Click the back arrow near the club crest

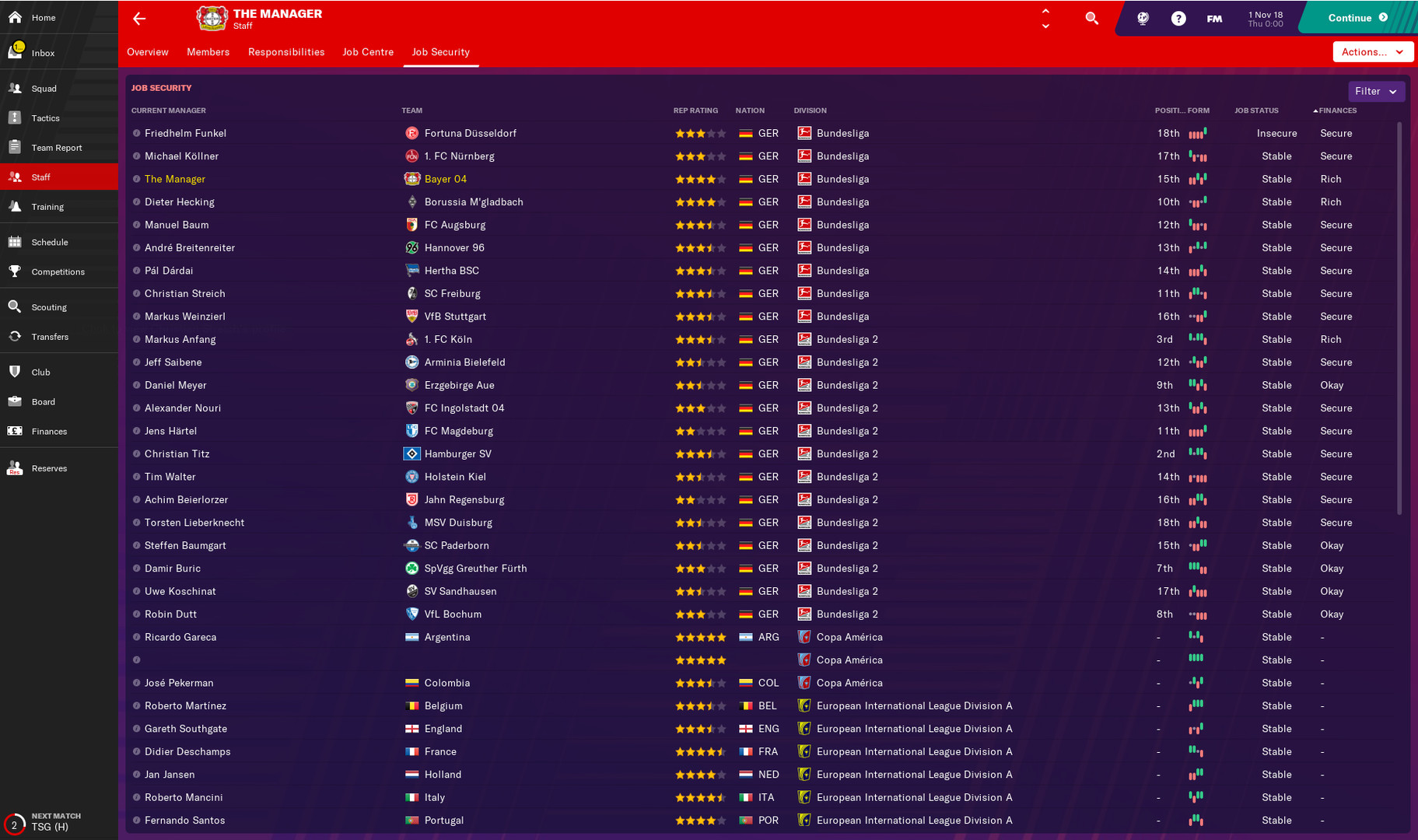pyautogui.click(x=139, y=18)
